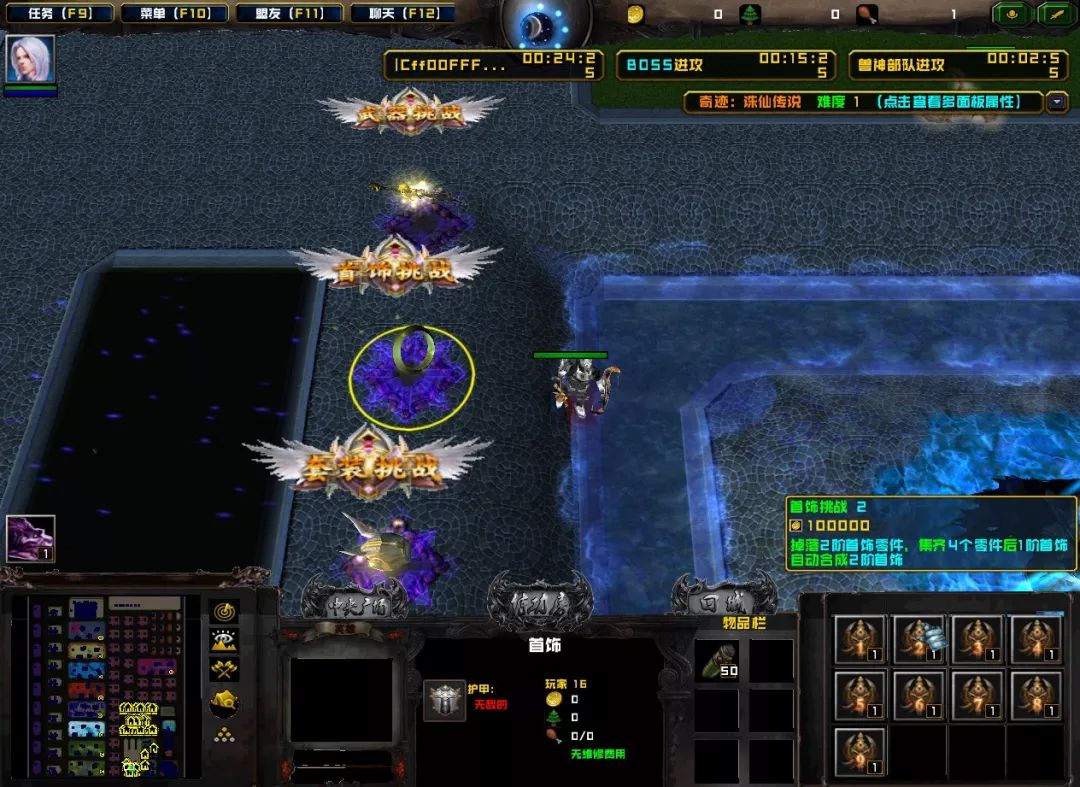Click the 中央广场 teleport button
1080x787 pixels.
(355, 603)
